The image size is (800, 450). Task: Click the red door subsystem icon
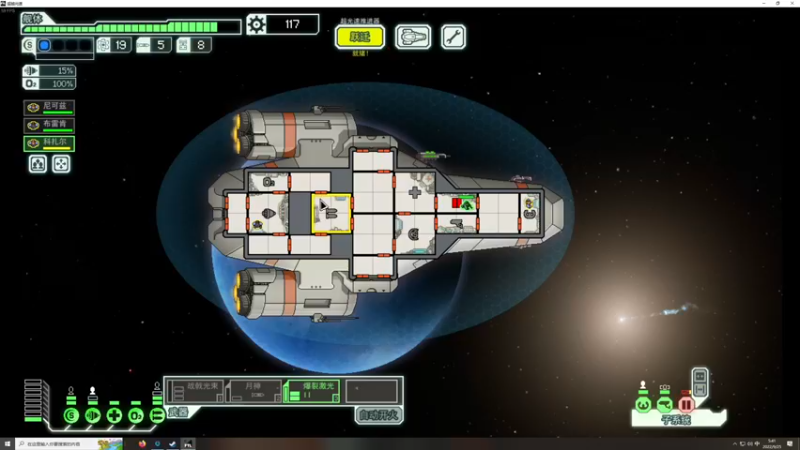[x=686, y=405]
